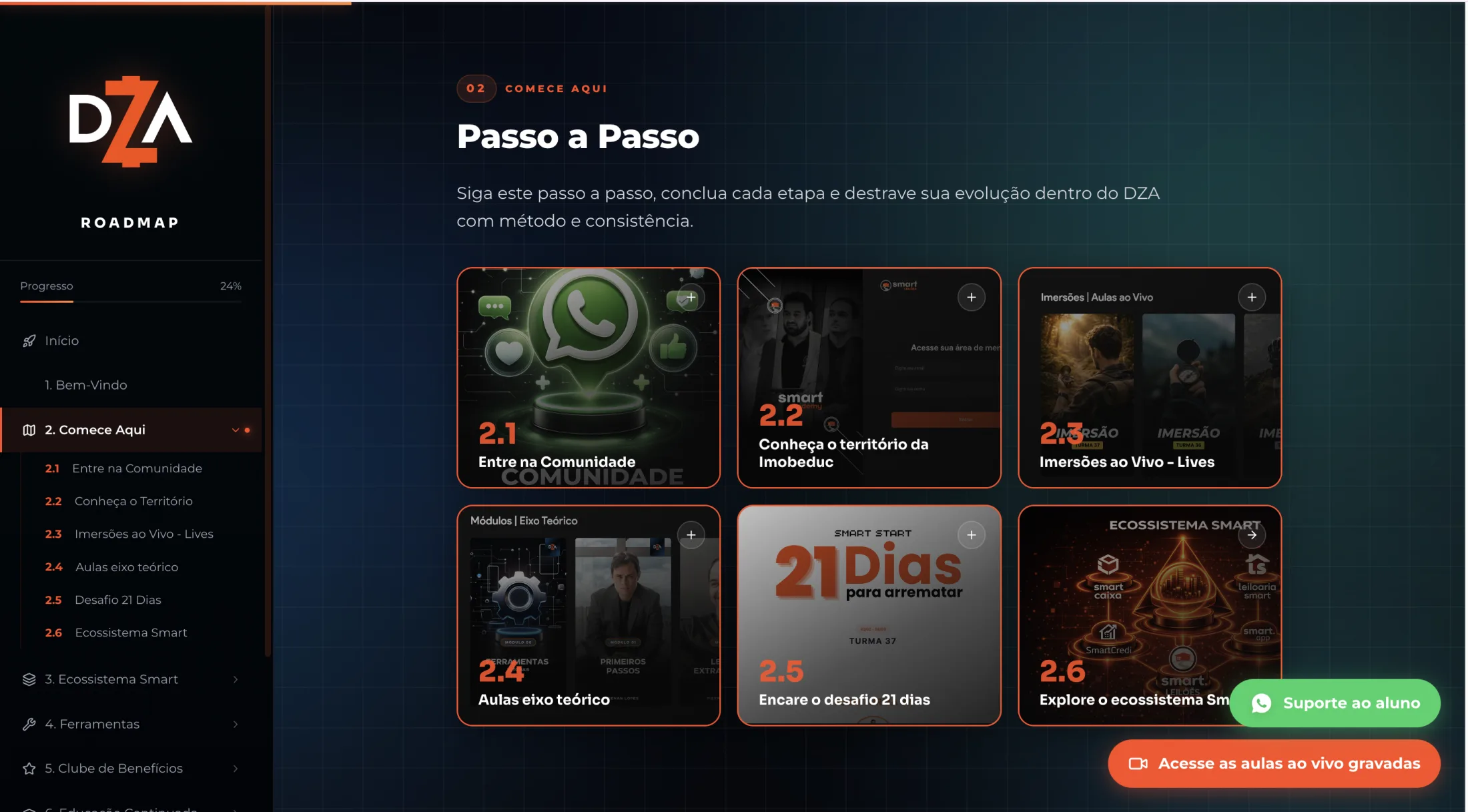The height and width of the screenshot is (812, 1468).
Task: Expand the 4. Ferramentas section
Action: pos(236,724)
